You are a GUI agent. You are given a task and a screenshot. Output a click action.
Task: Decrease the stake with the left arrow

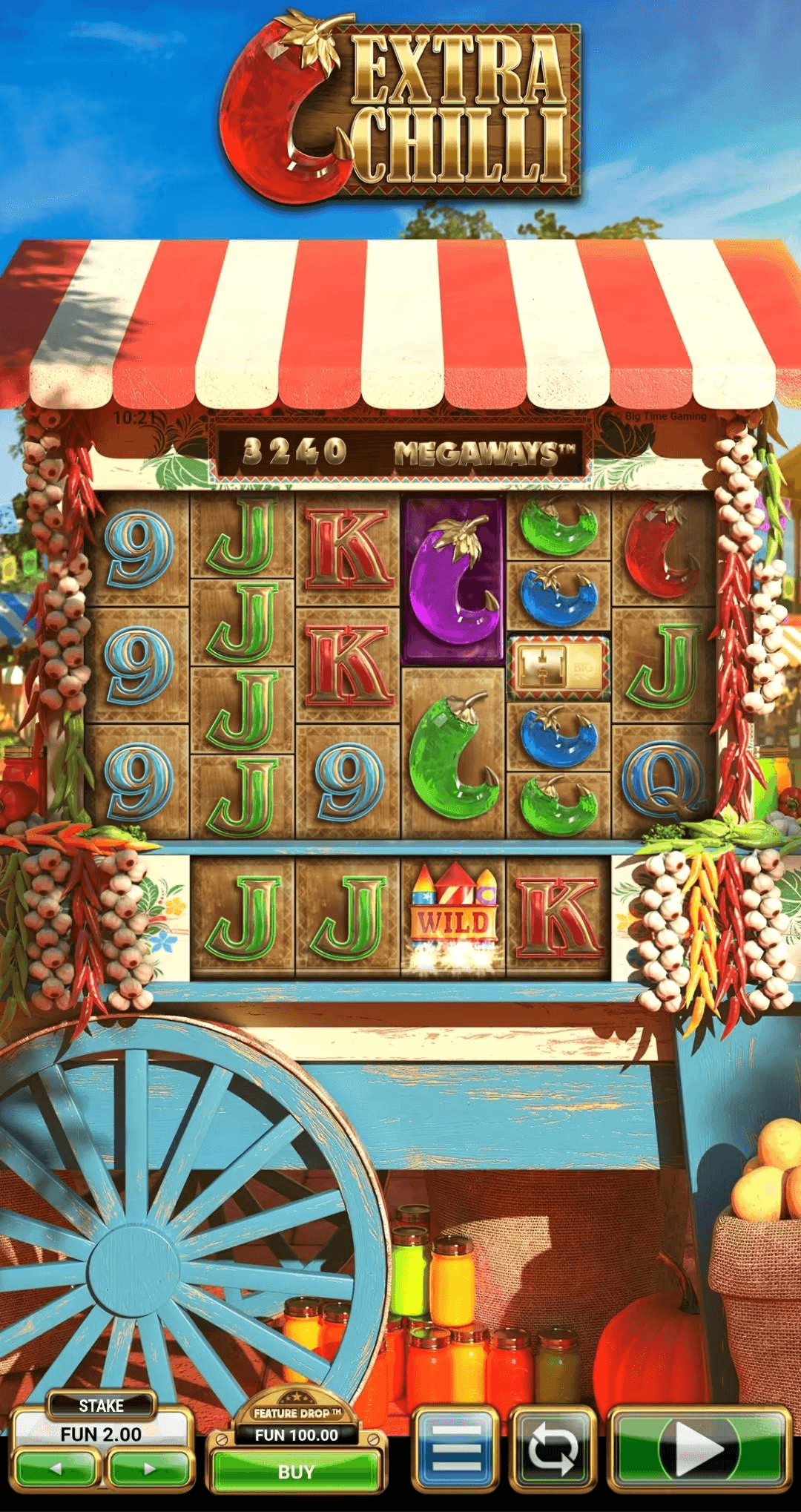(56, 1468)
